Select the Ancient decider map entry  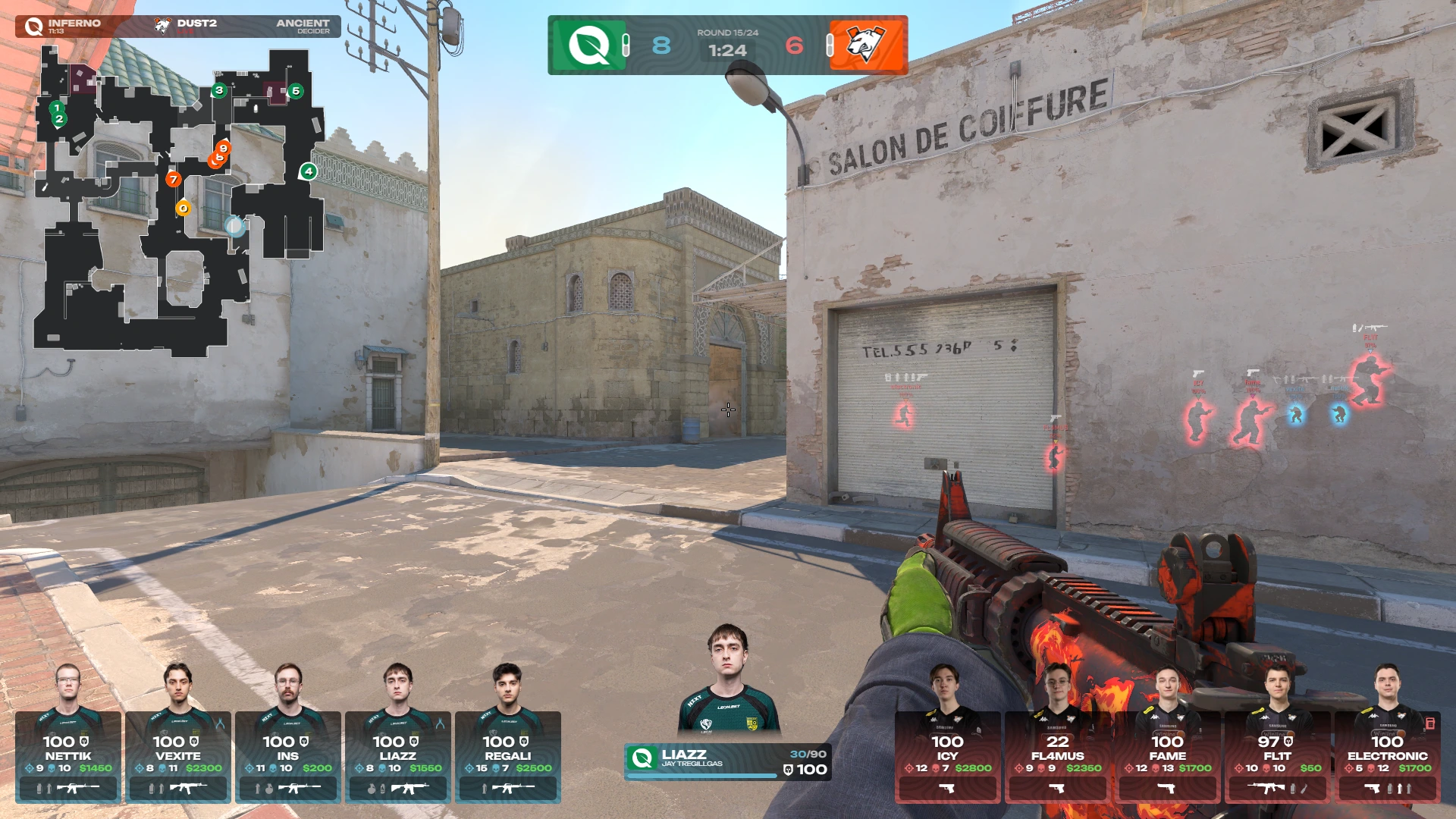pyautogui.click(x=302, y=26)
